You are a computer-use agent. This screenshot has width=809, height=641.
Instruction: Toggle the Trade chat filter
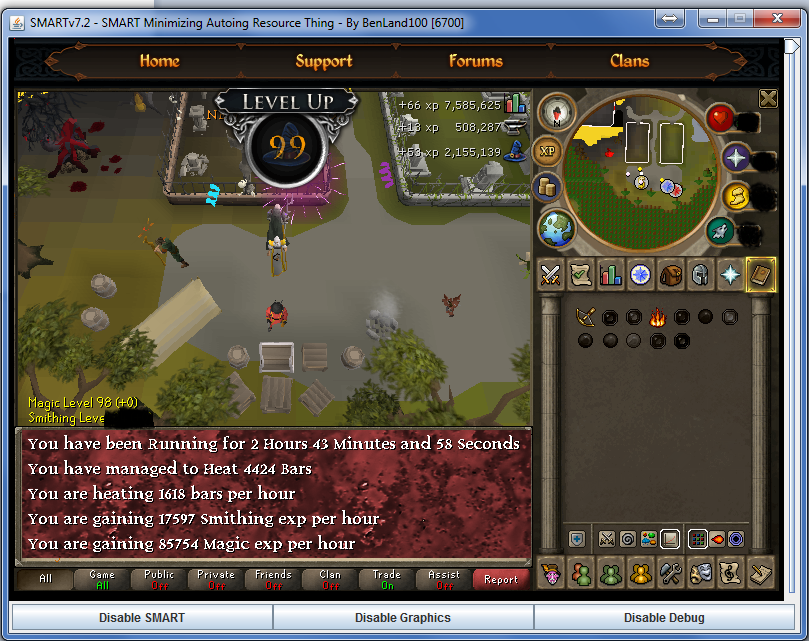386,579
